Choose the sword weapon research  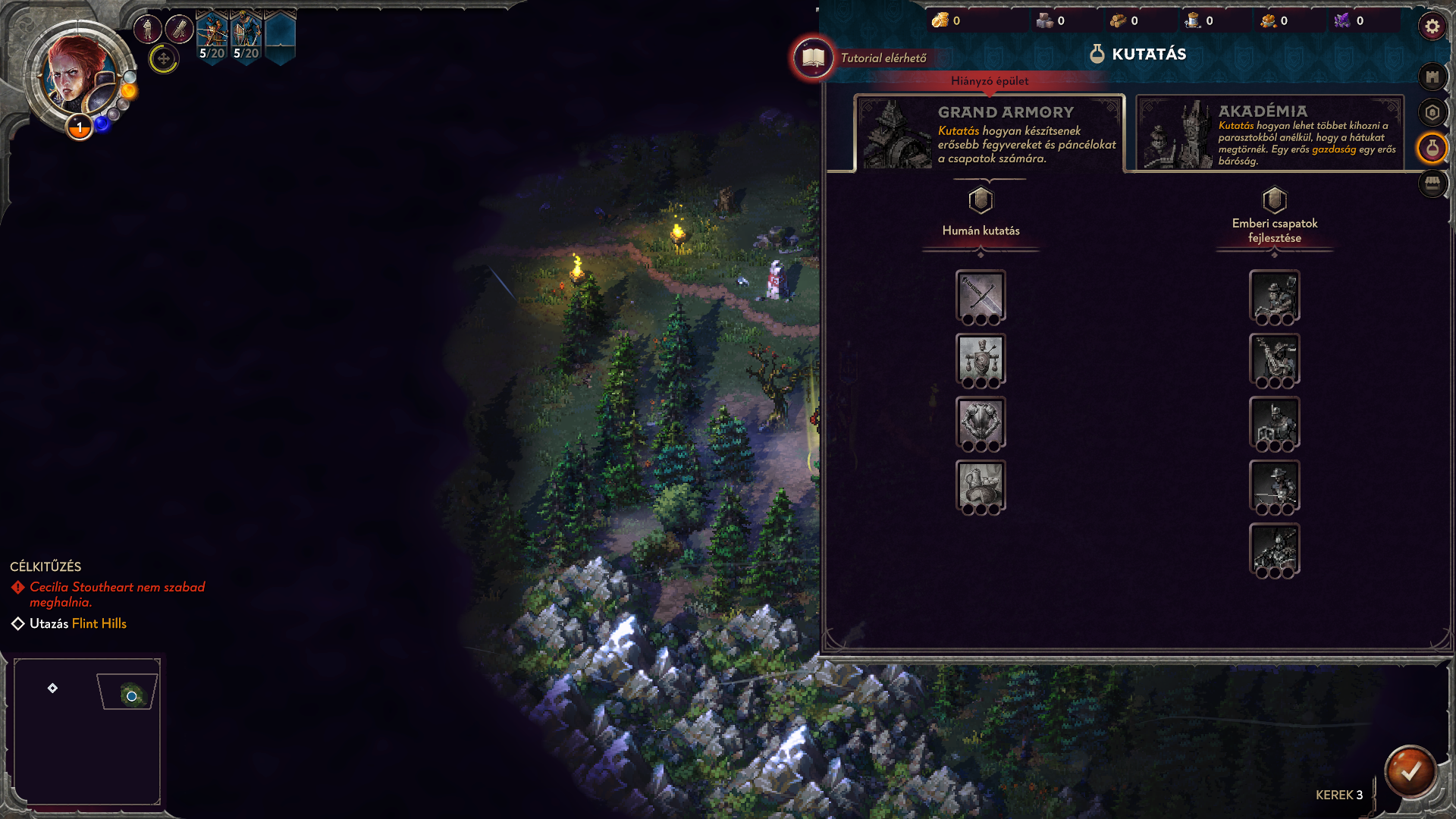click(981, 296)
